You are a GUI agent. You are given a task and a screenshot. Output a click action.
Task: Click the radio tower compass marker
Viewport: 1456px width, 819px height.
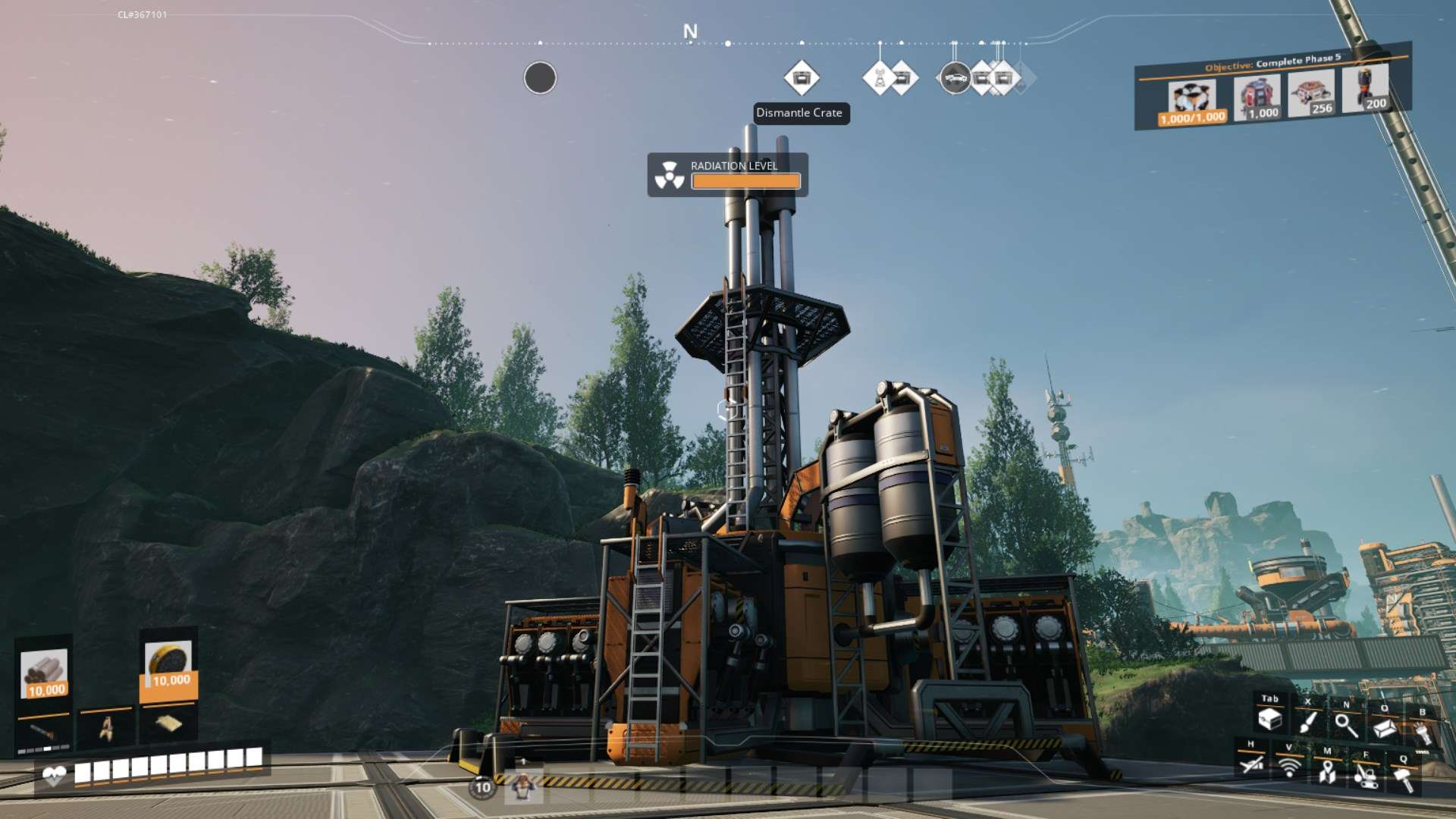tap(880, 77)
